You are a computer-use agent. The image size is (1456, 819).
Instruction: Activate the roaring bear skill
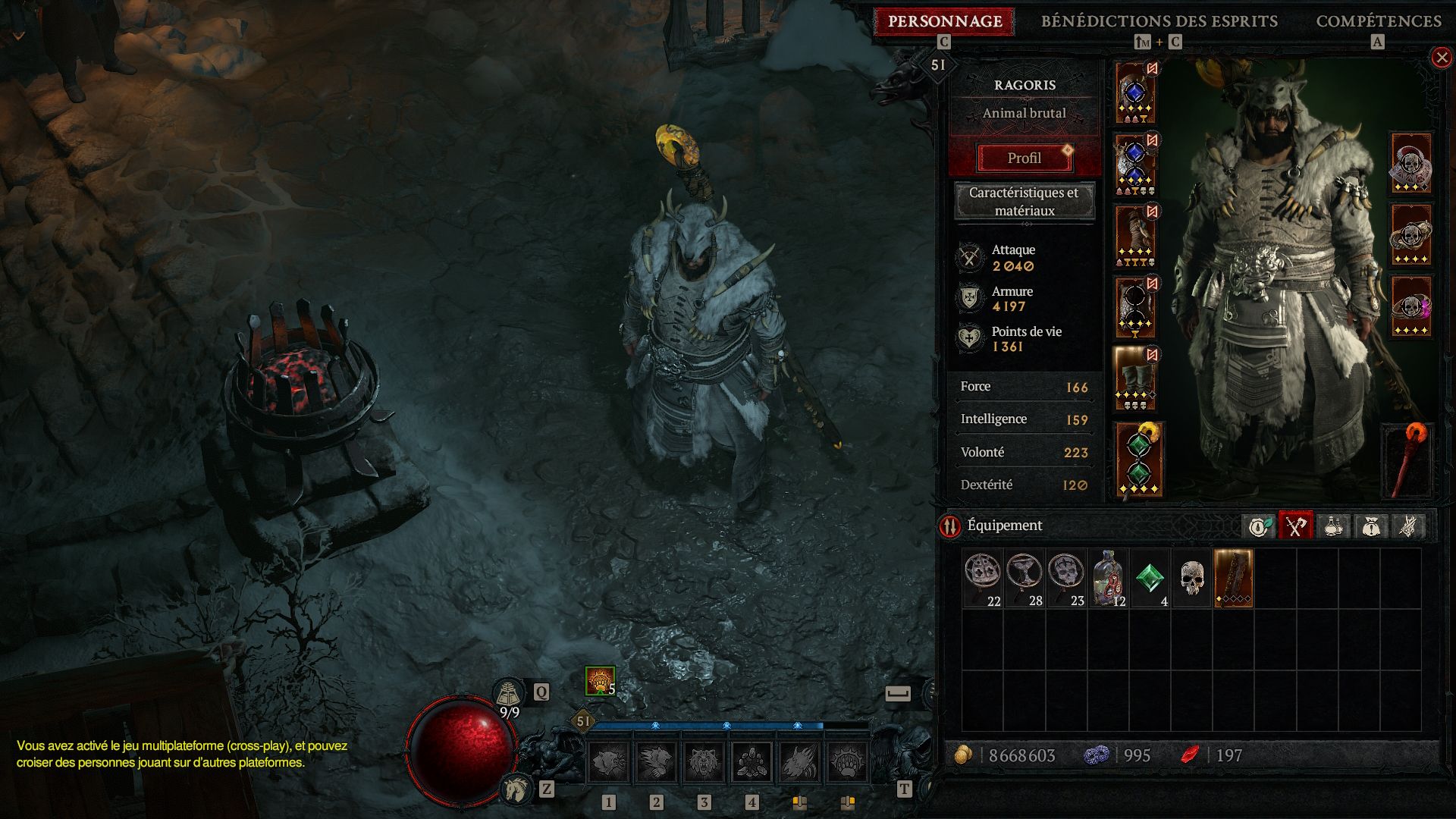coord(704,761)
